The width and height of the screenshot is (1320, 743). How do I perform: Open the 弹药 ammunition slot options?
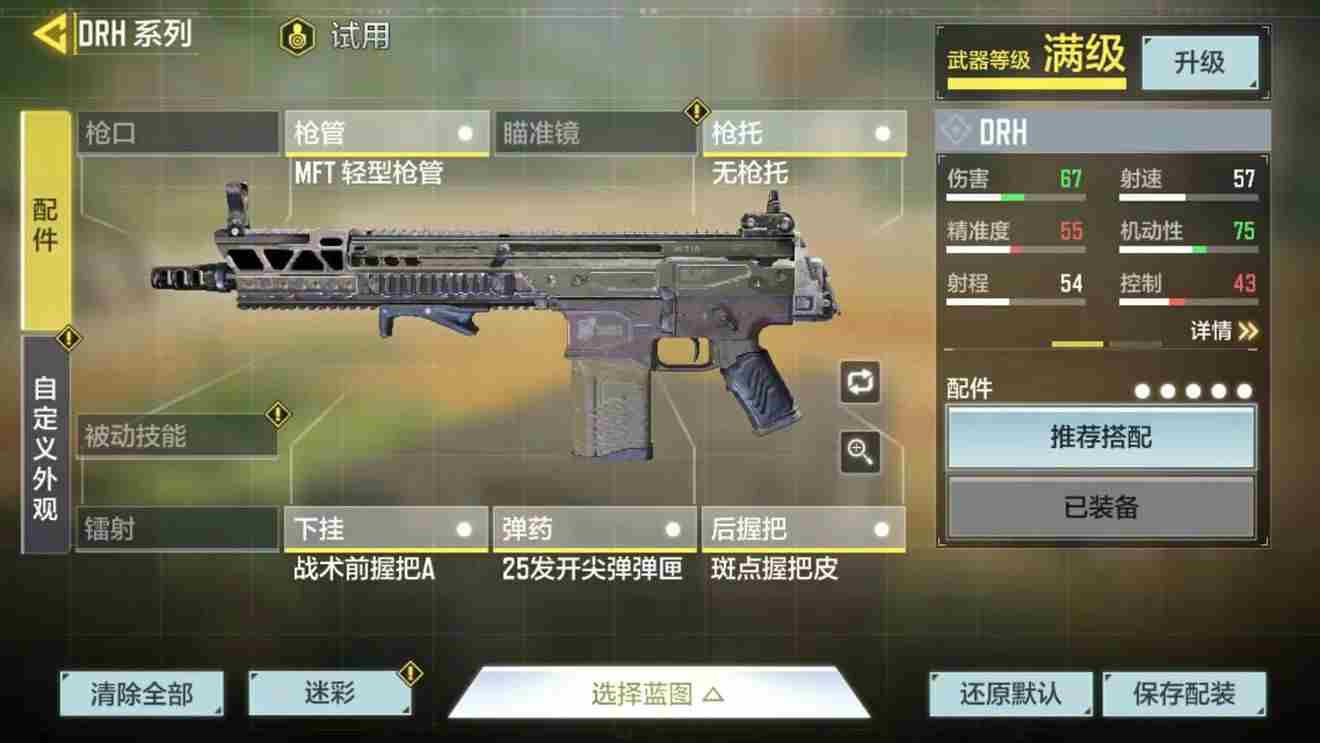tap(595, 529)
